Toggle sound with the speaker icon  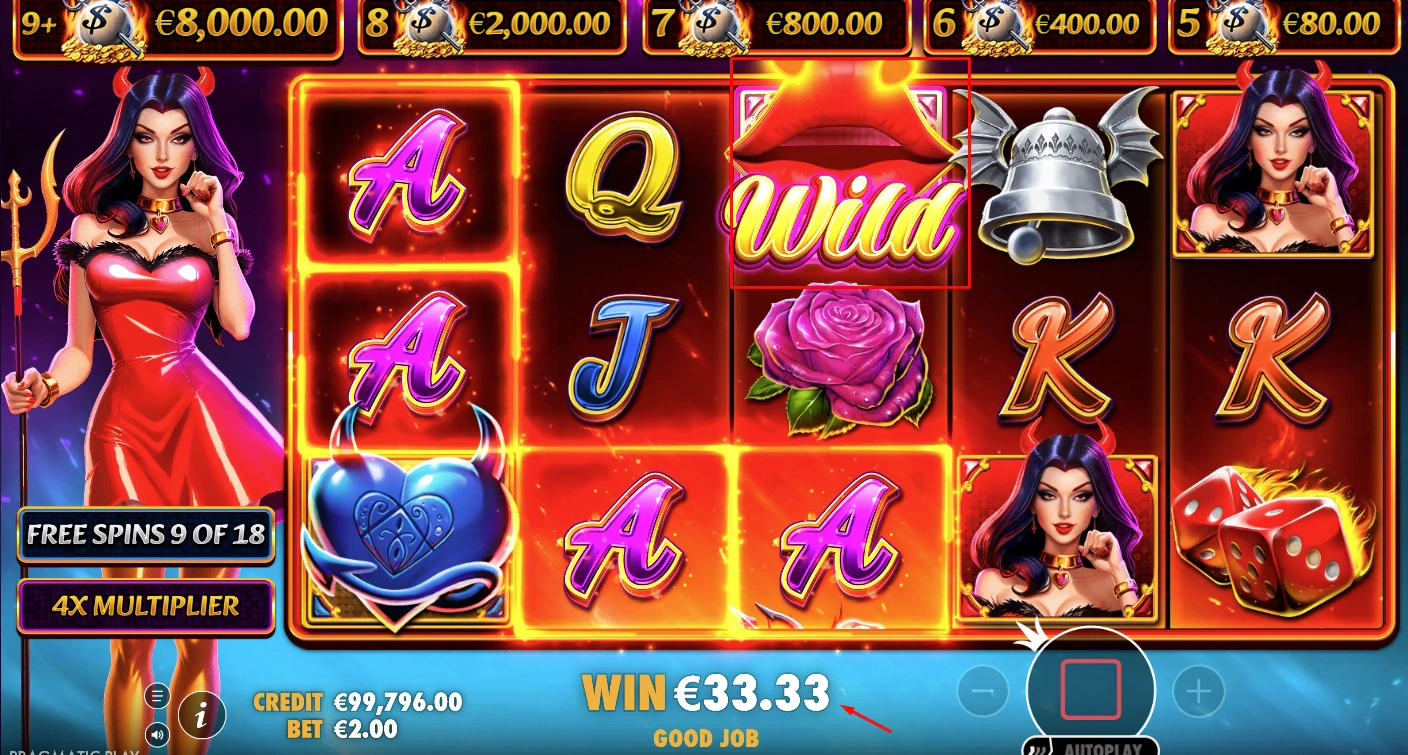[157, 735]
